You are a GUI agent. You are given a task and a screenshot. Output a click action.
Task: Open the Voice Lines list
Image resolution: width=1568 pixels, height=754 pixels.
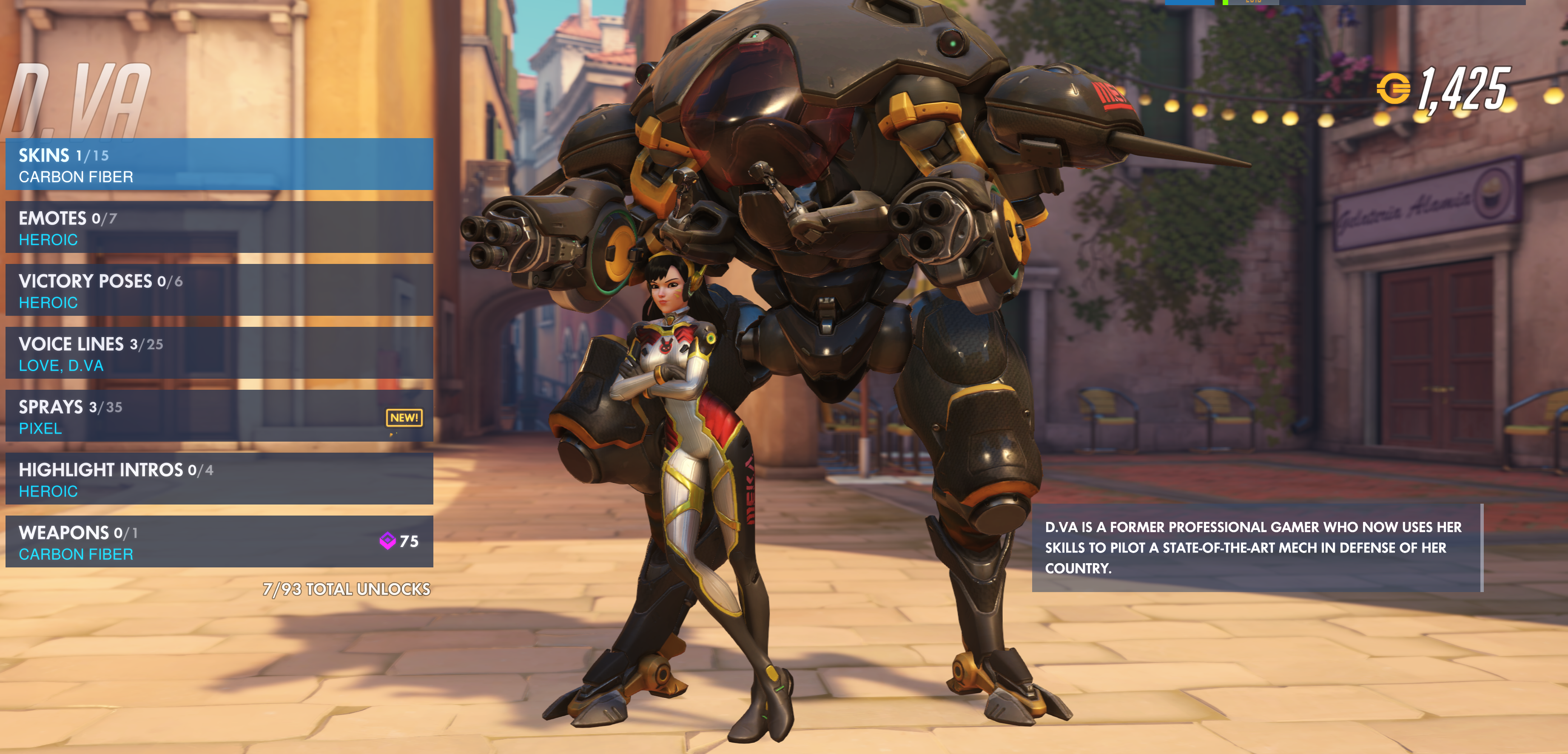pyautogui.click(x=219, y=353)
